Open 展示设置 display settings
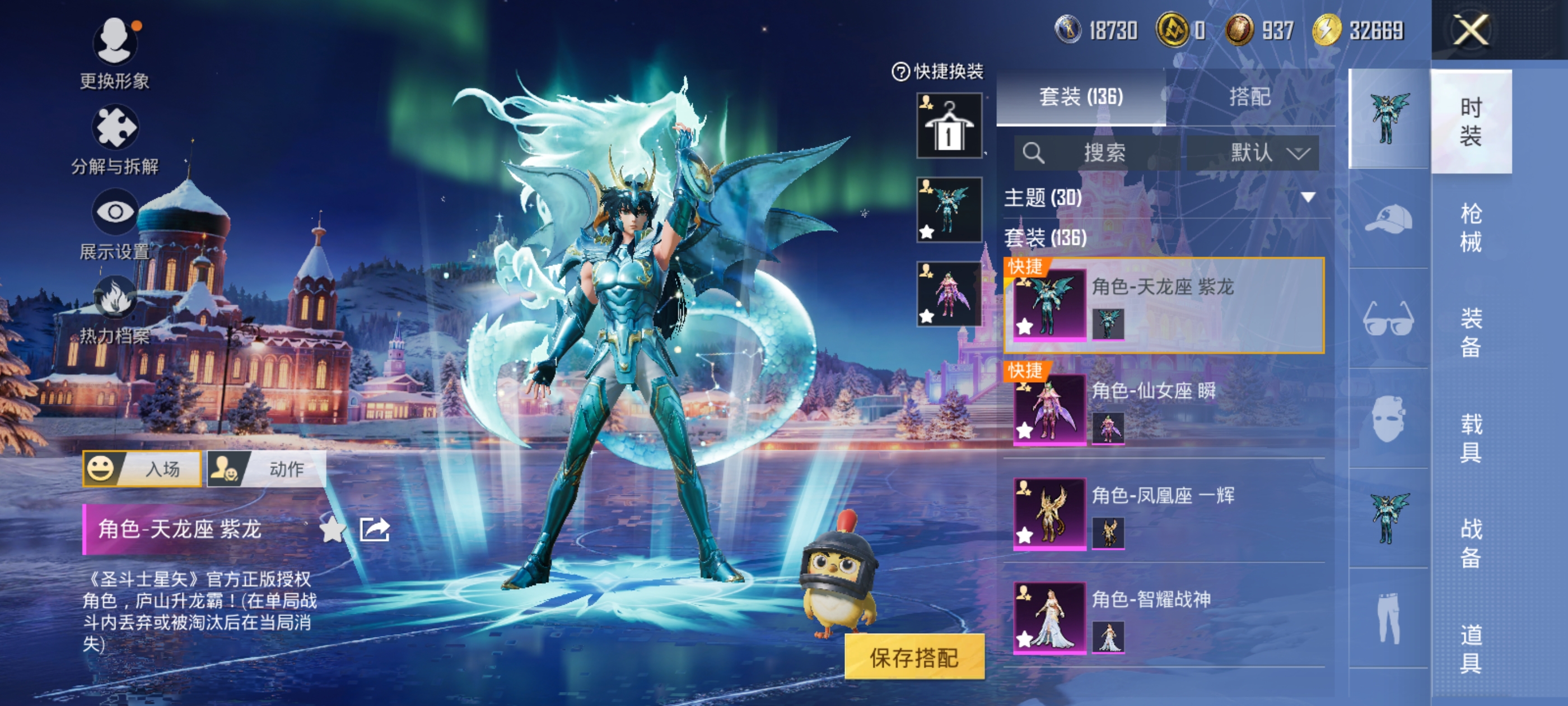Image resolution: width=1568 pixels, height=706 pixels. (114, 212)
